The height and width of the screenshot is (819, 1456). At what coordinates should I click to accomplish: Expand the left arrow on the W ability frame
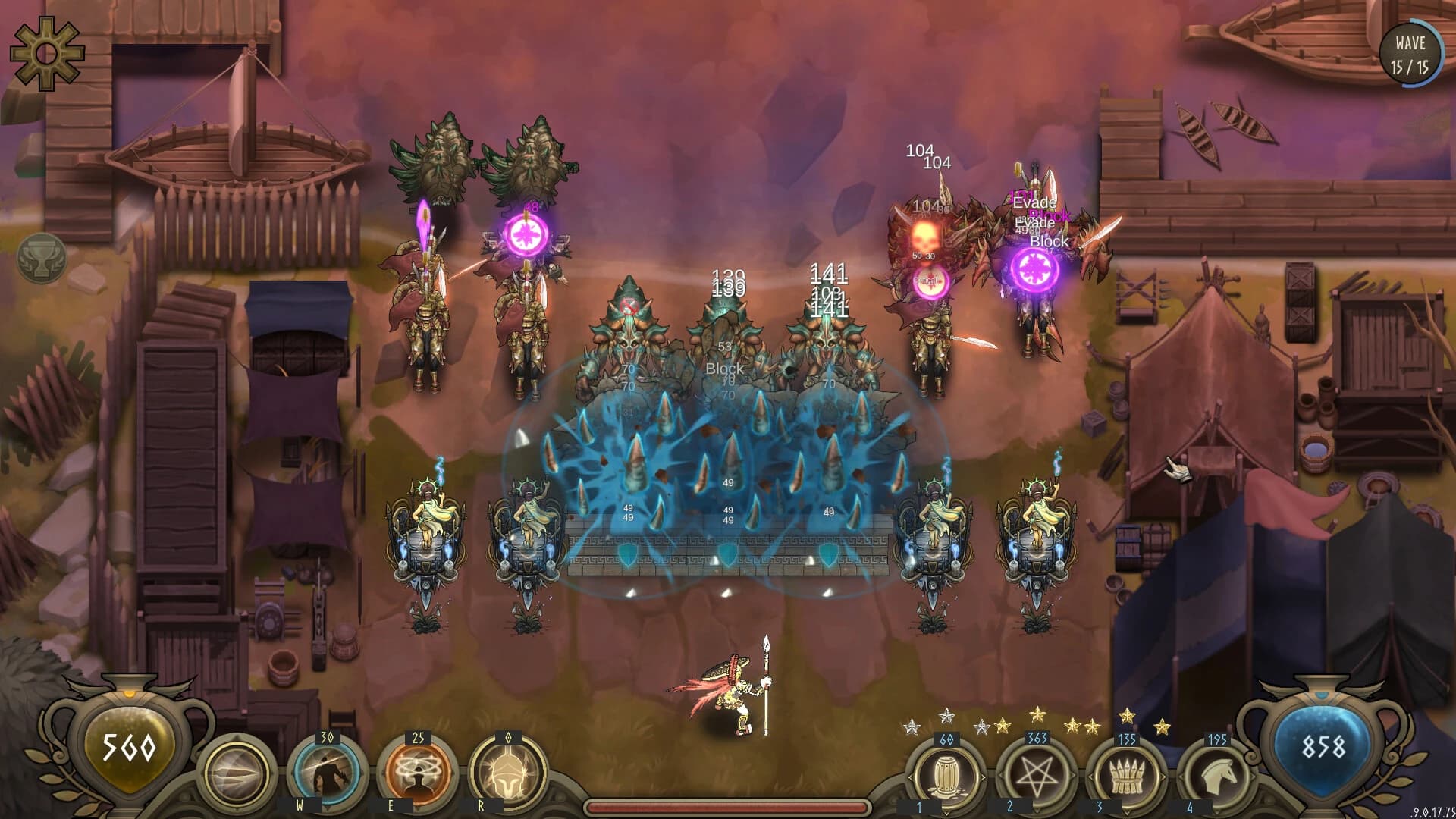coord(291,773)
